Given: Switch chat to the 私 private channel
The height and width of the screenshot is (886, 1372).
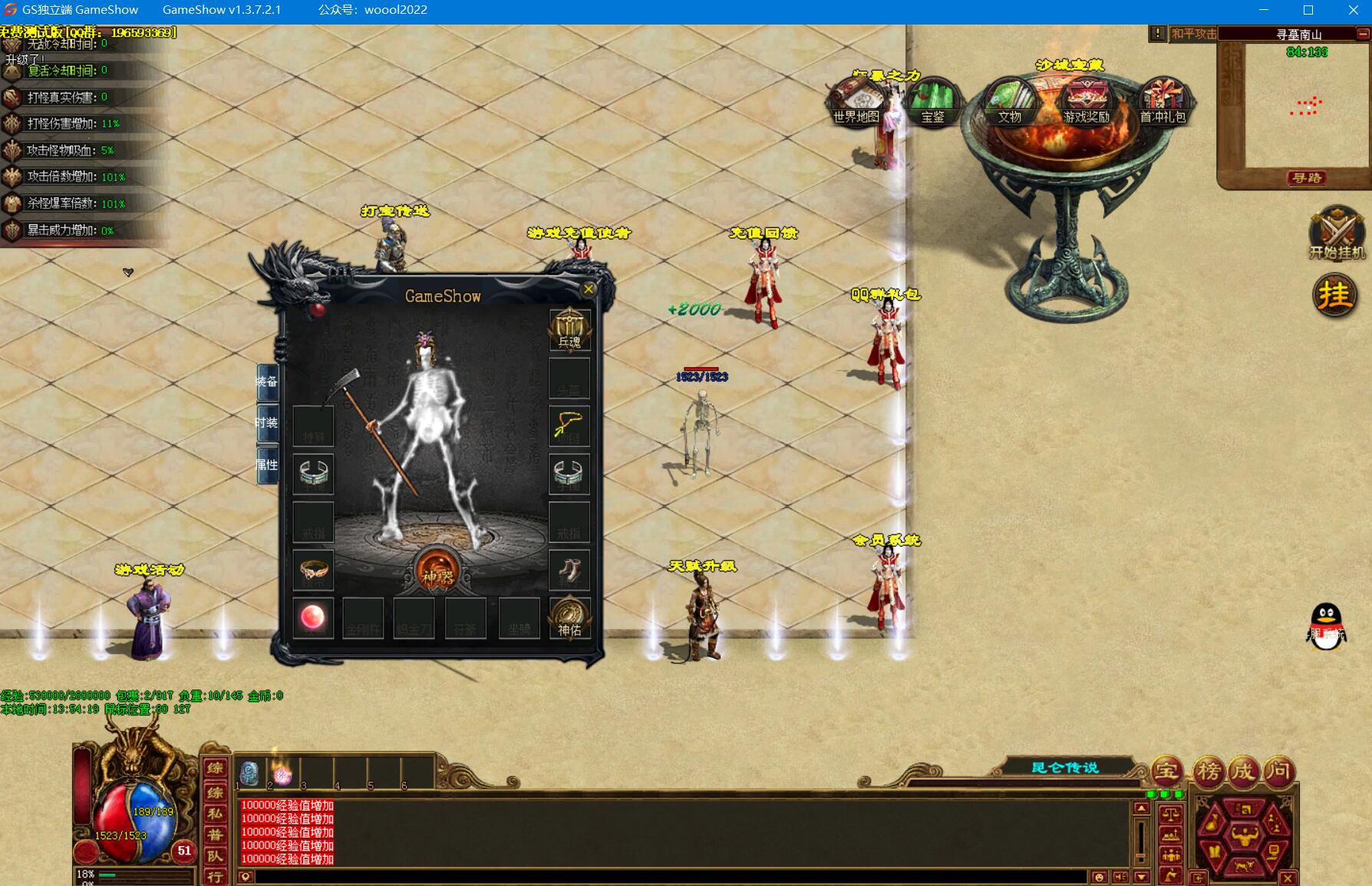Looking at the screenshot, I should 215,814.
